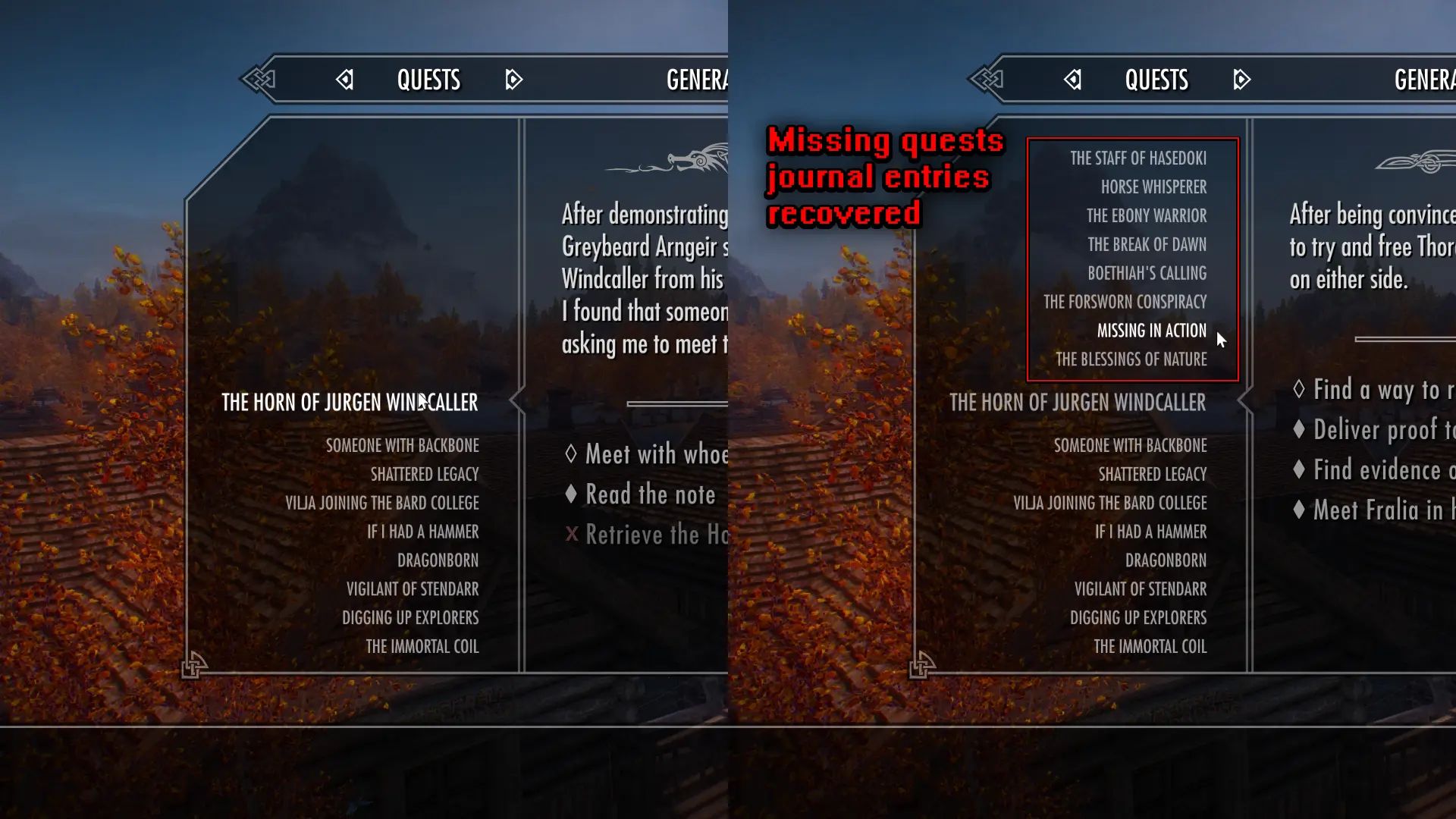This screenshot has height=819, width=1456.
Task: Select the QUESTS tab
Action: 429,80
